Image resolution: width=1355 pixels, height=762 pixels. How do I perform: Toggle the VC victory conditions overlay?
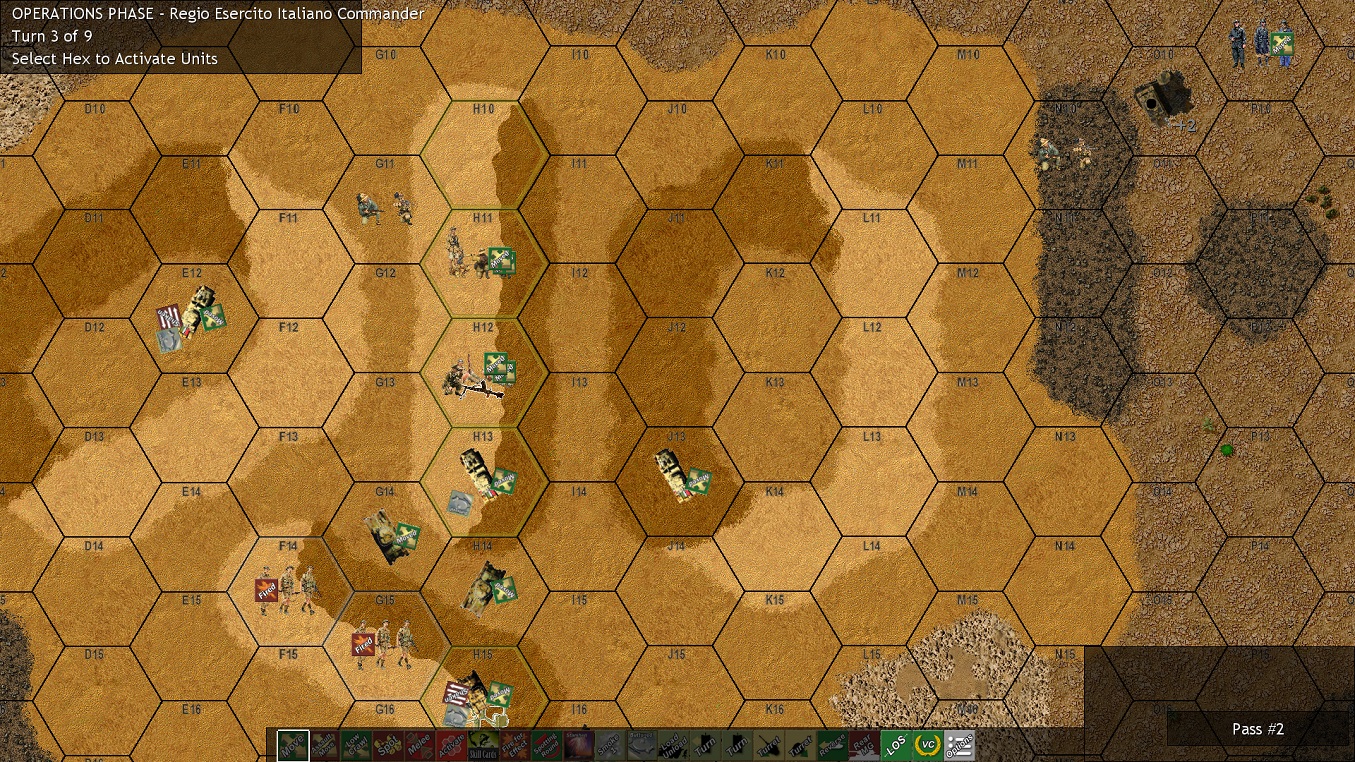926,744
